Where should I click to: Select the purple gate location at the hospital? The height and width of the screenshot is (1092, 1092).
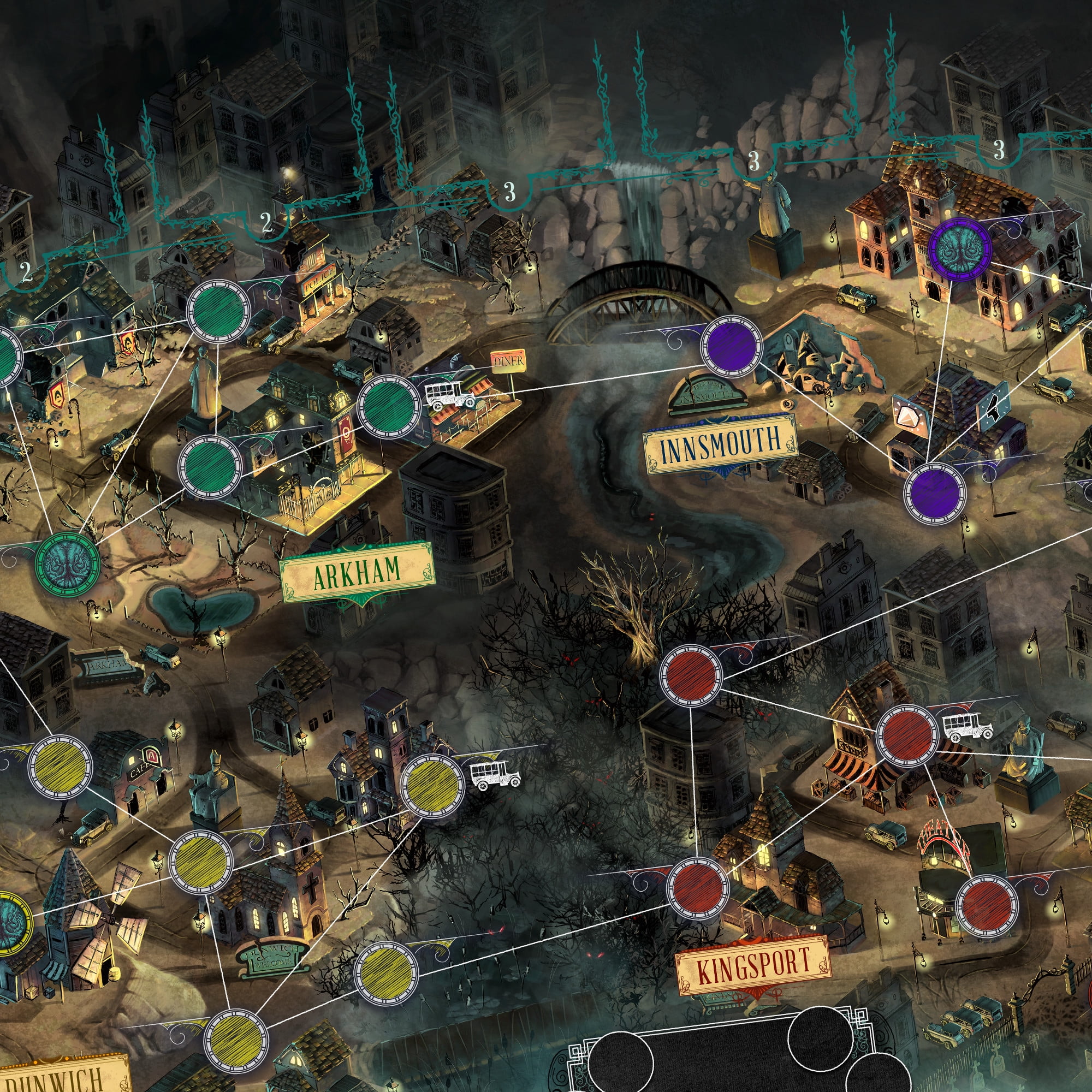pyautogui.click(x=960, y=250)
